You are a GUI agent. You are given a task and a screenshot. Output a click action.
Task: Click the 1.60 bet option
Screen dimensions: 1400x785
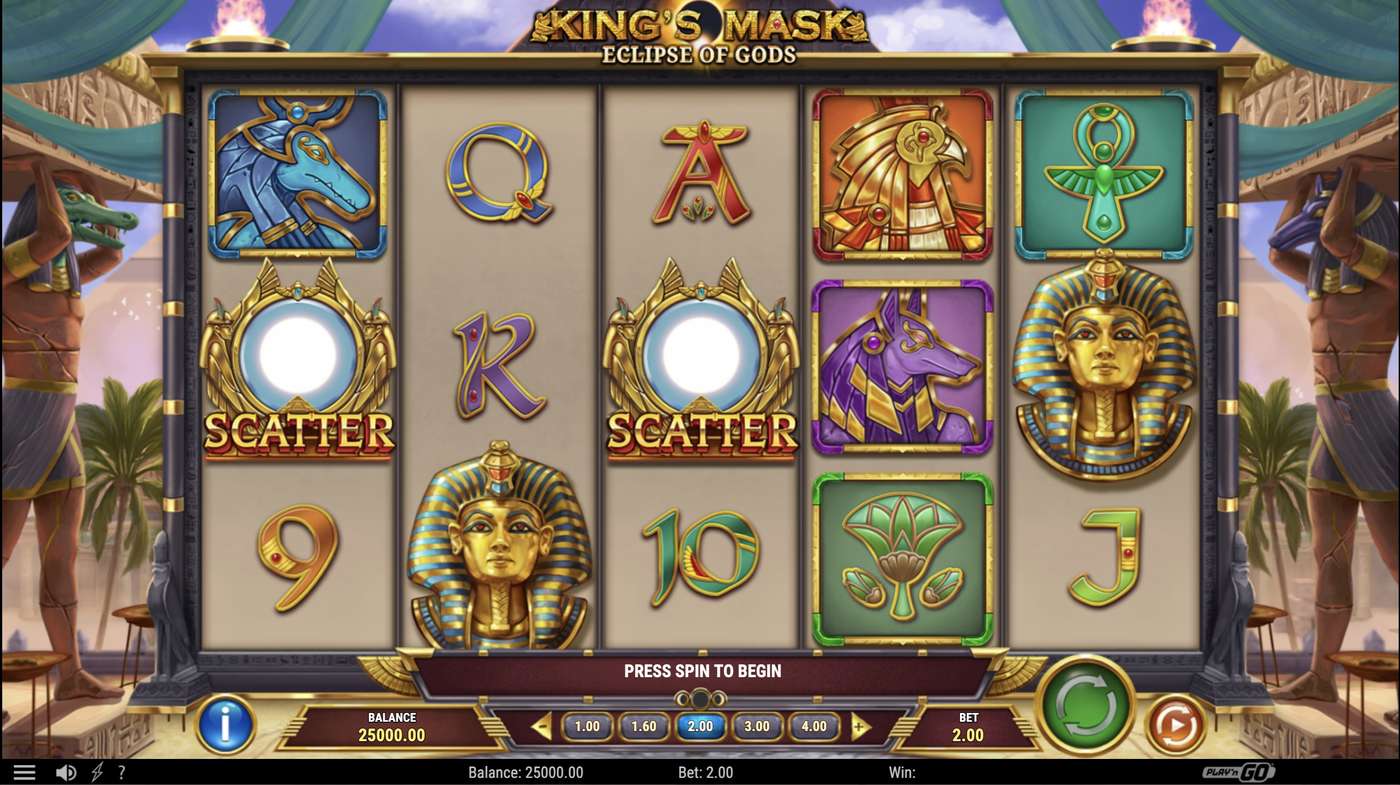(644, 727)
